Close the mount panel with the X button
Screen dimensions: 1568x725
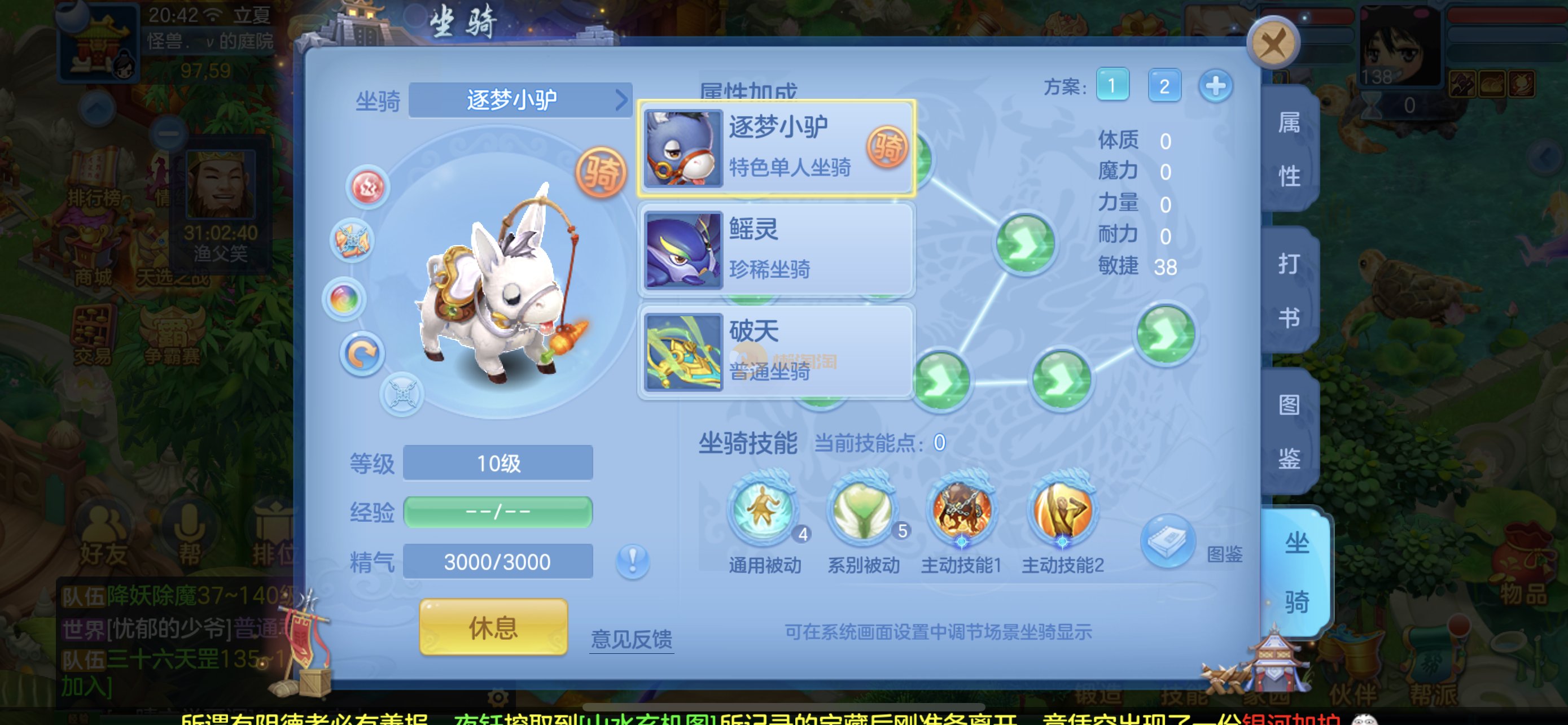[x=1273, y=42]
